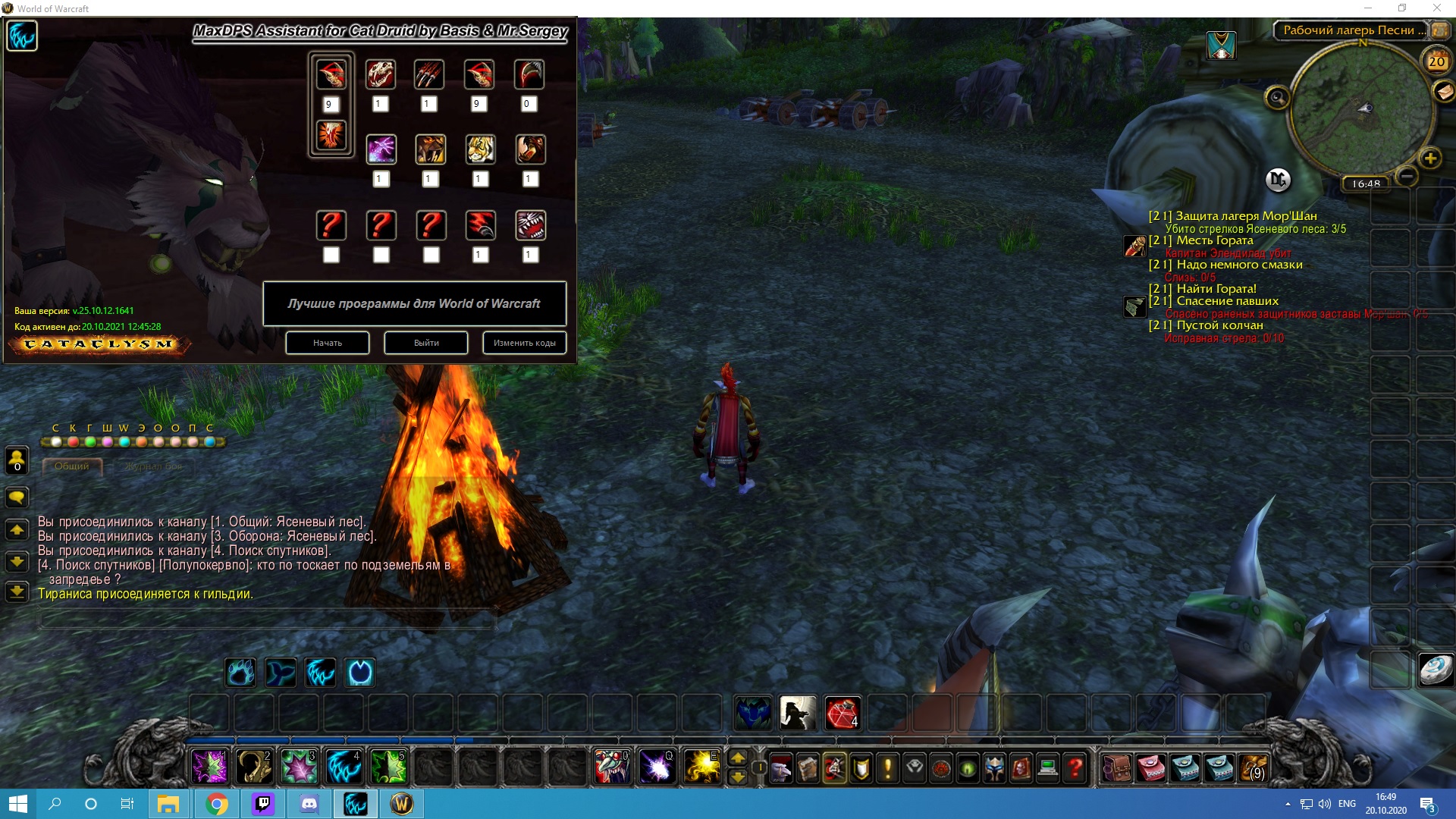The image size is (1456, 819).
Task: Zoom out the minimap with minus button
Action: pyautogui.click(x=1407, y=176)
